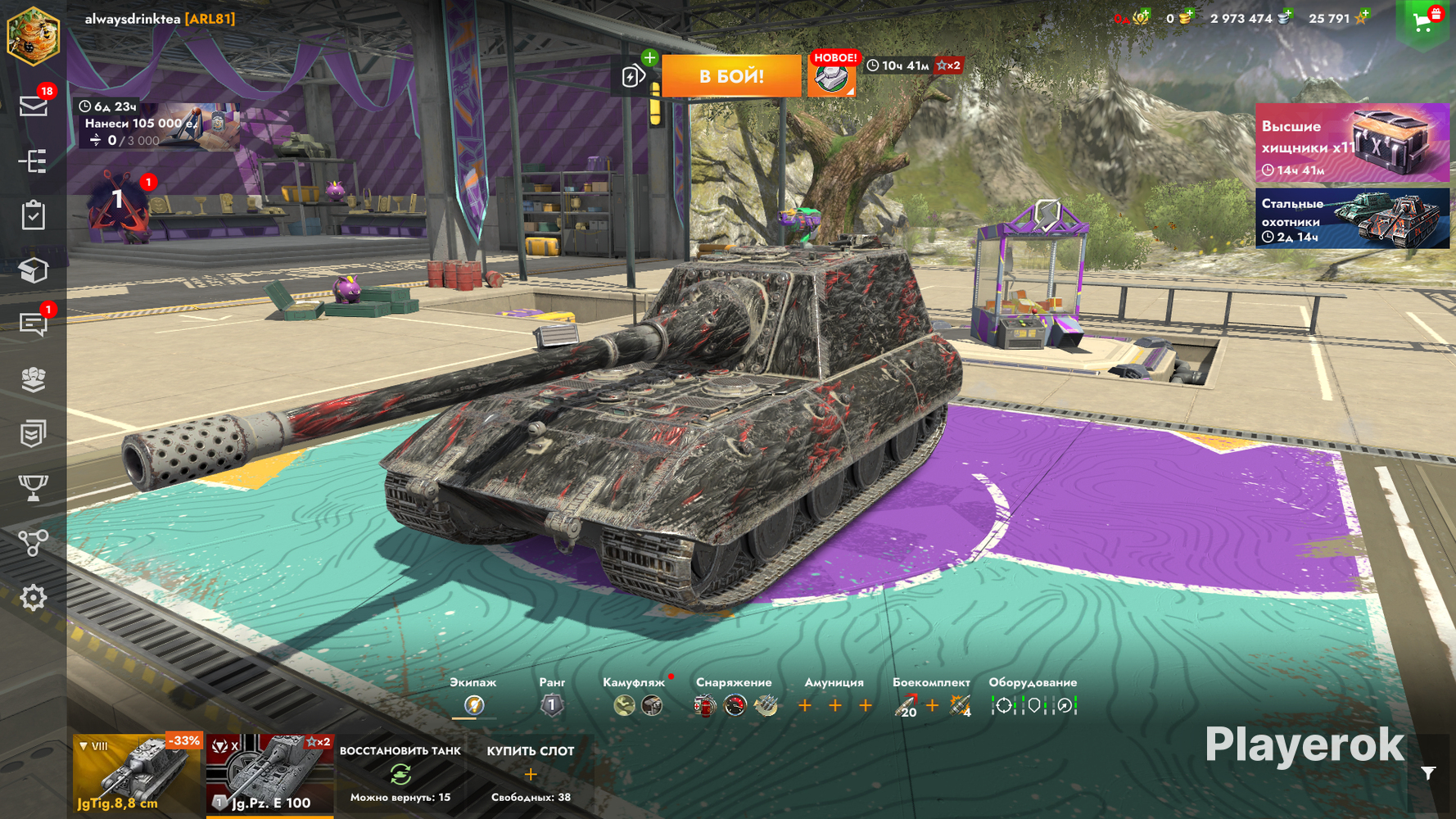Open the player profile avatar

[34, 35]
